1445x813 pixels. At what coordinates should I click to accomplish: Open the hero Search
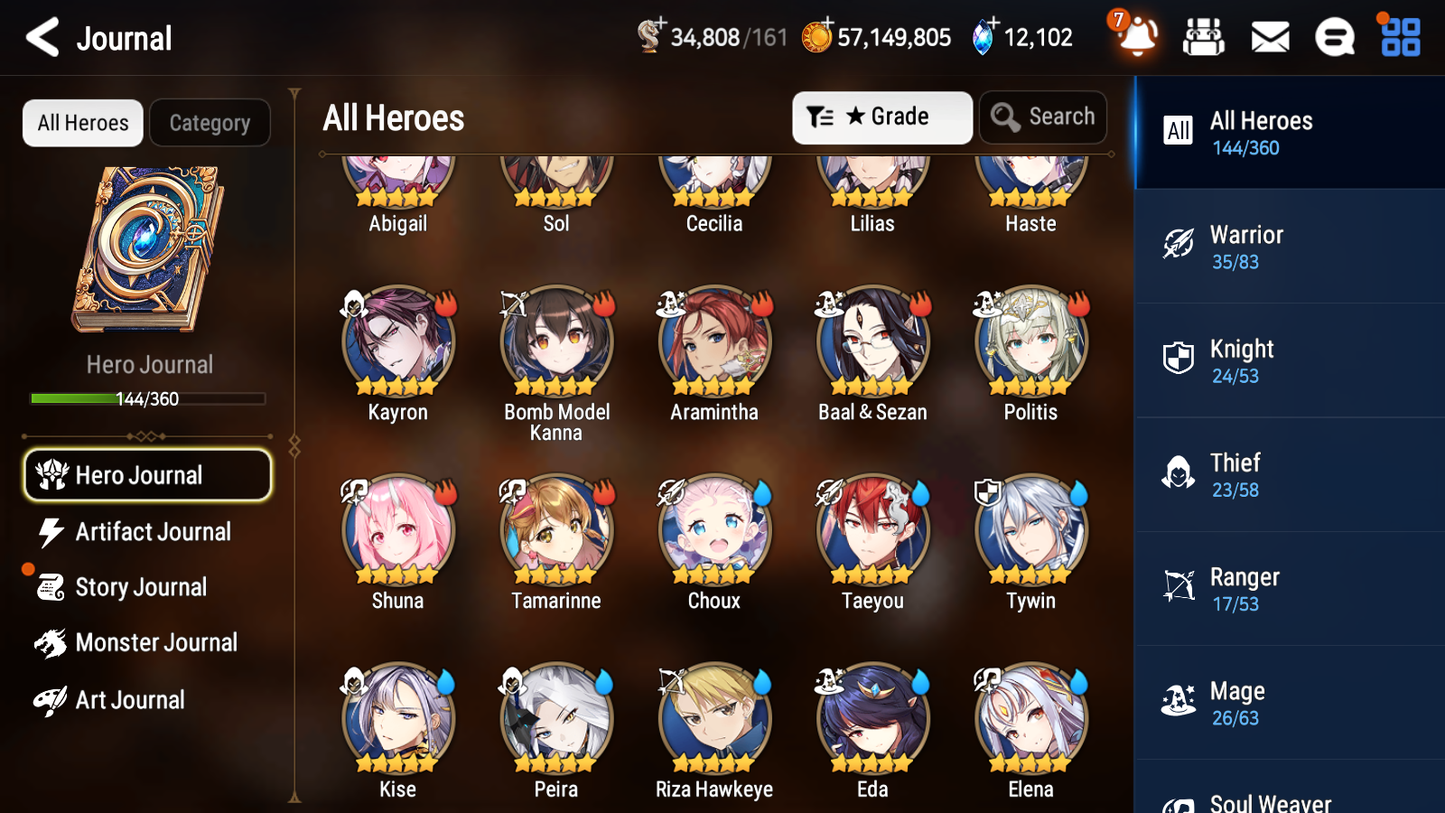pyautogui.click(x=1043, y=117)
